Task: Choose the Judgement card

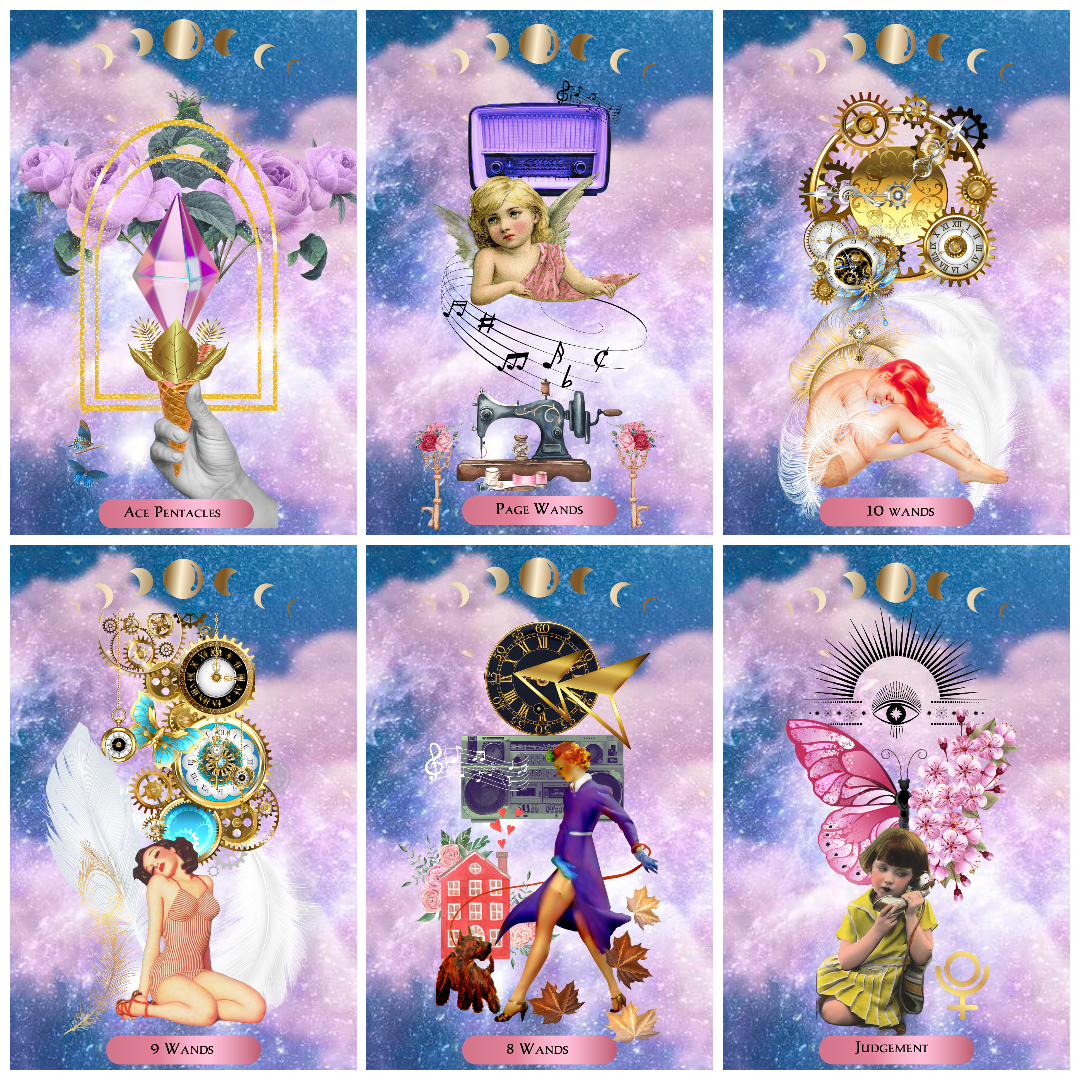Action: click(896, 806)
